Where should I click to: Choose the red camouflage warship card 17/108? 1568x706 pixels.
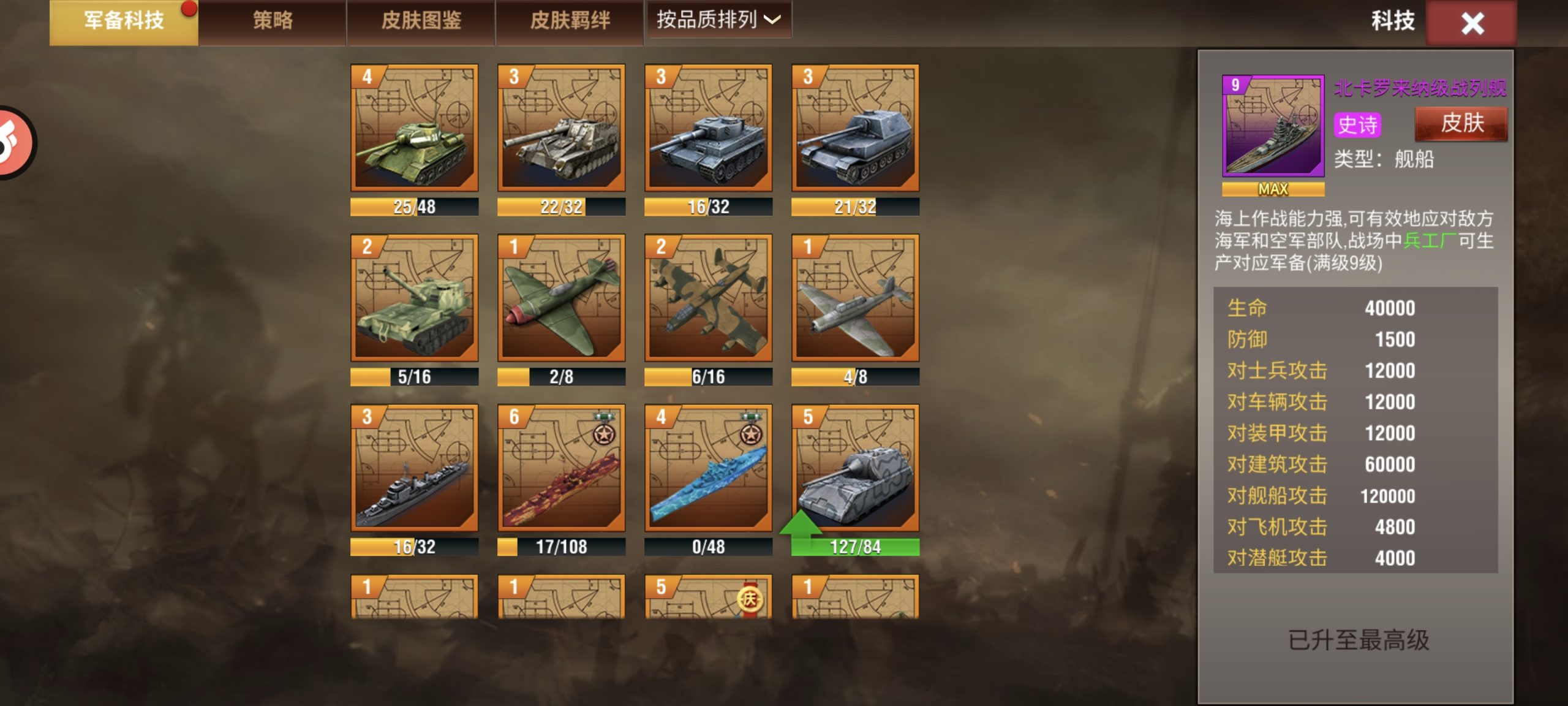(561, 468)
